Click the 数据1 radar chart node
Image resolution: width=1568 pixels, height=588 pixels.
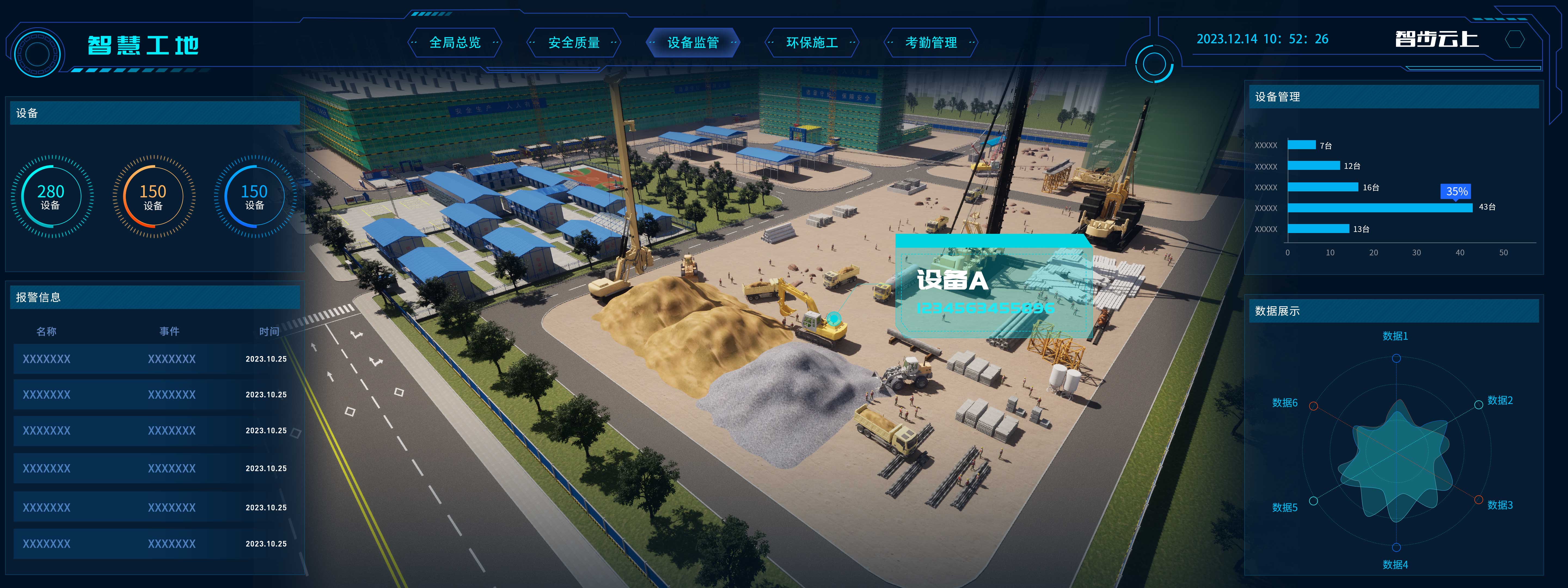coord(1396,359)
